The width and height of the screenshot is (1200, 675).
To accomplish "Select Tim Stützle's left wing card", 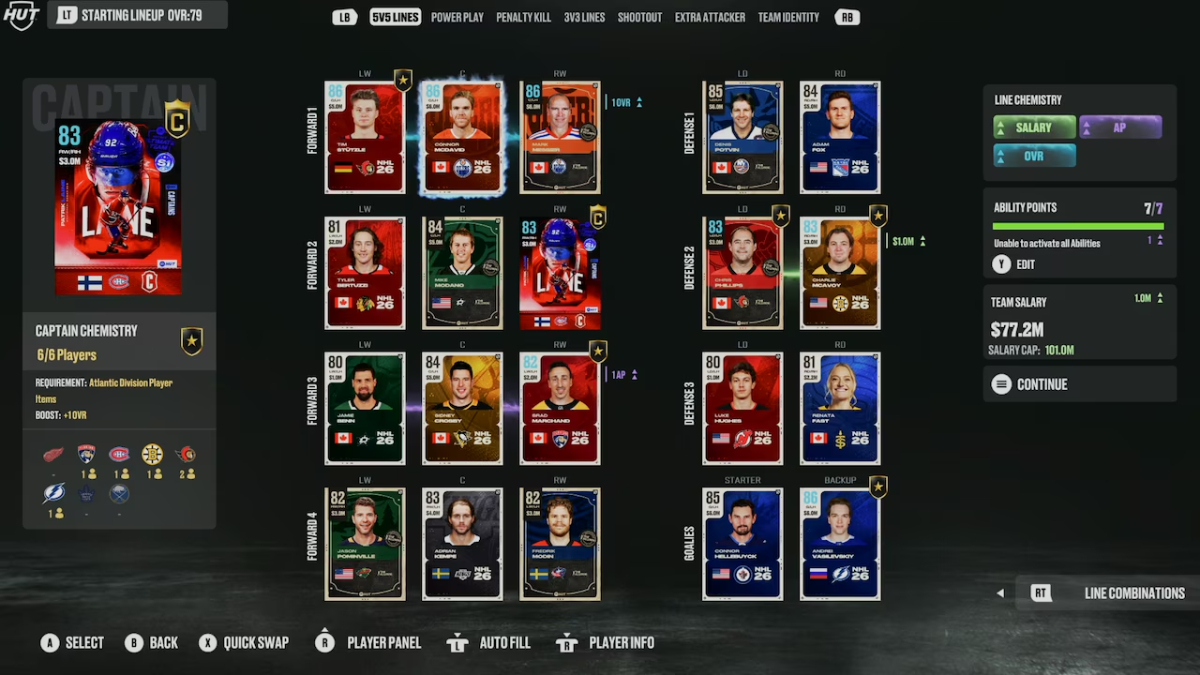I will coord(365,137).
